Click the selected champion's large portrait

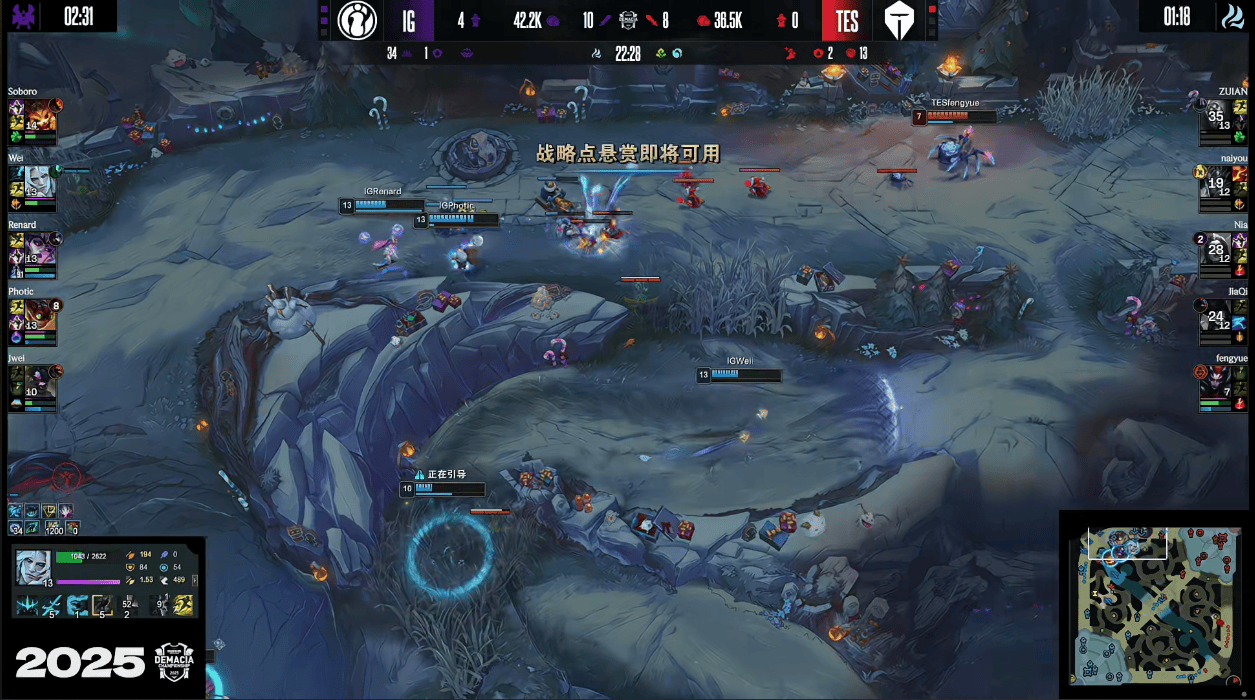33,569
